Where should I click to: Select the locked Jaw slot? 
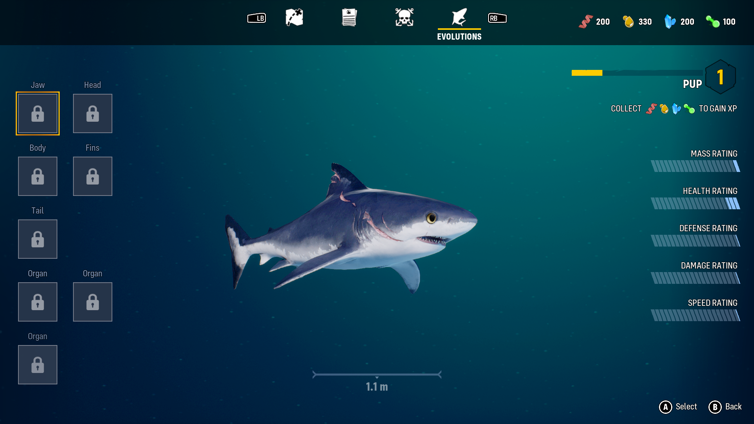click(x=38, y=114)
